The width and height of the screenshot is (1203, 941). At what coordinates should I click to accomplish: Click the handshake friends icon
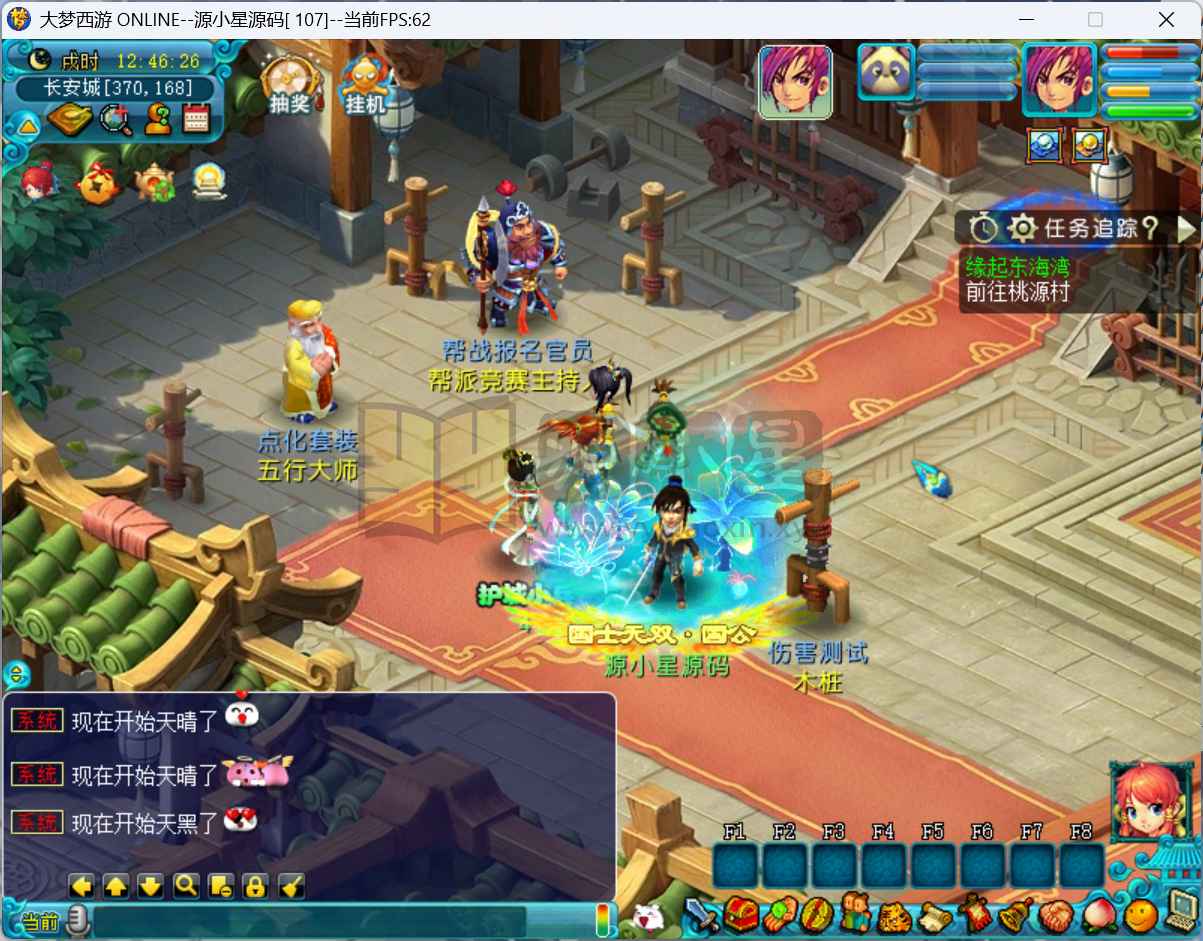(x=1056, y=915)
